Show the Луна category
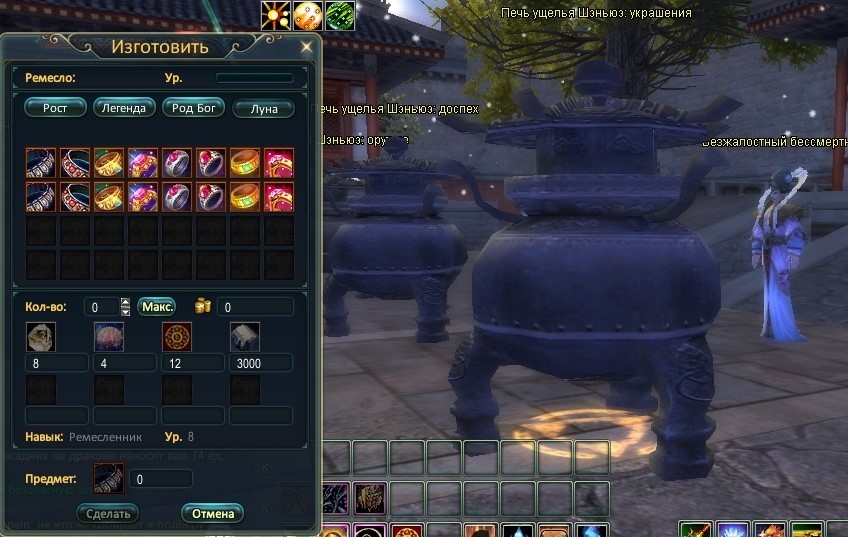The image size is (848, 537). click(263, 108)
